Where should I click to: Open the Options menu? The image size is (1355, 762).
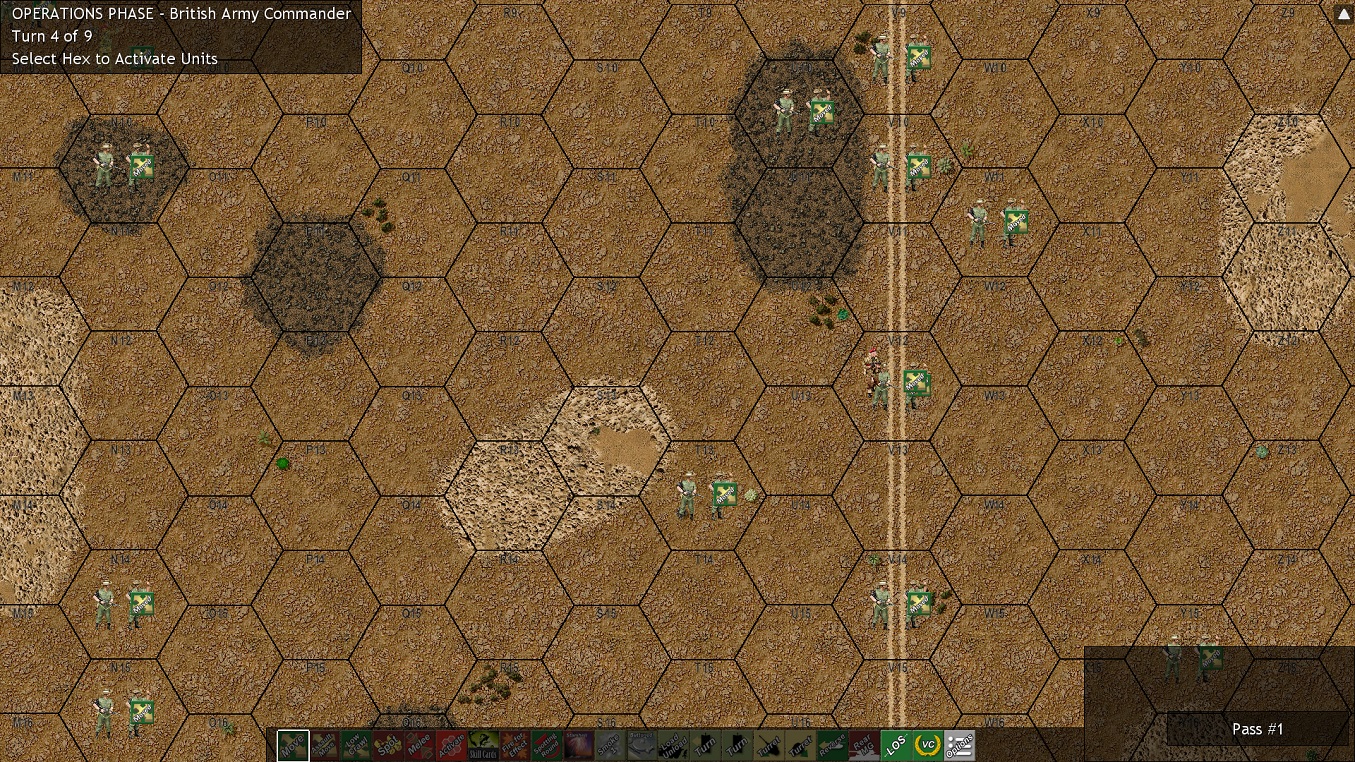coord(958,745)
